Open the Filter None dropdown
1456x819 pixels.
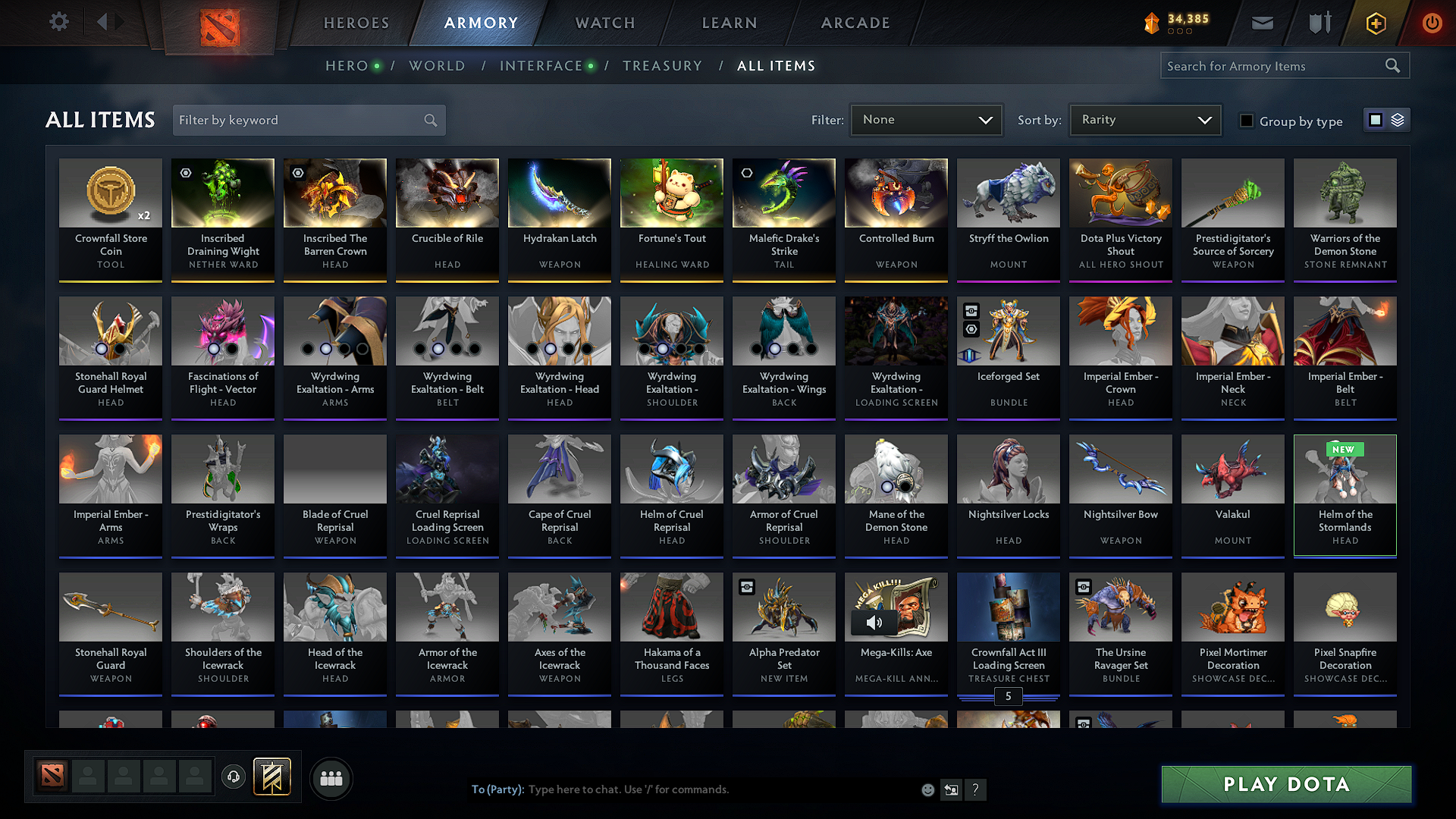pos(926,119)
